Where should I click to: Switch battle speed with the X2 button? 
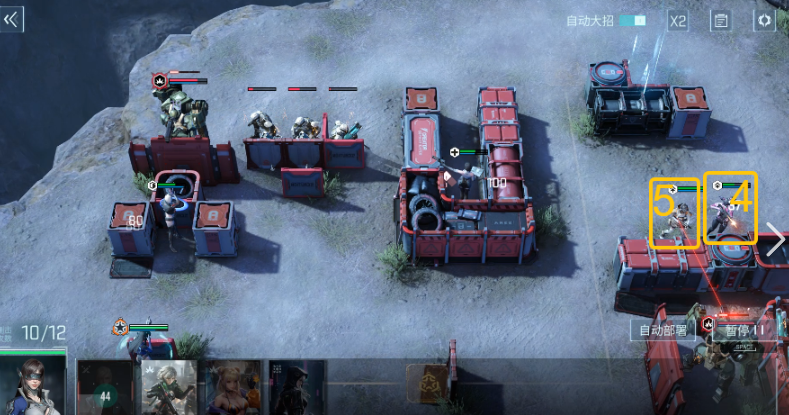click(678, 20)
